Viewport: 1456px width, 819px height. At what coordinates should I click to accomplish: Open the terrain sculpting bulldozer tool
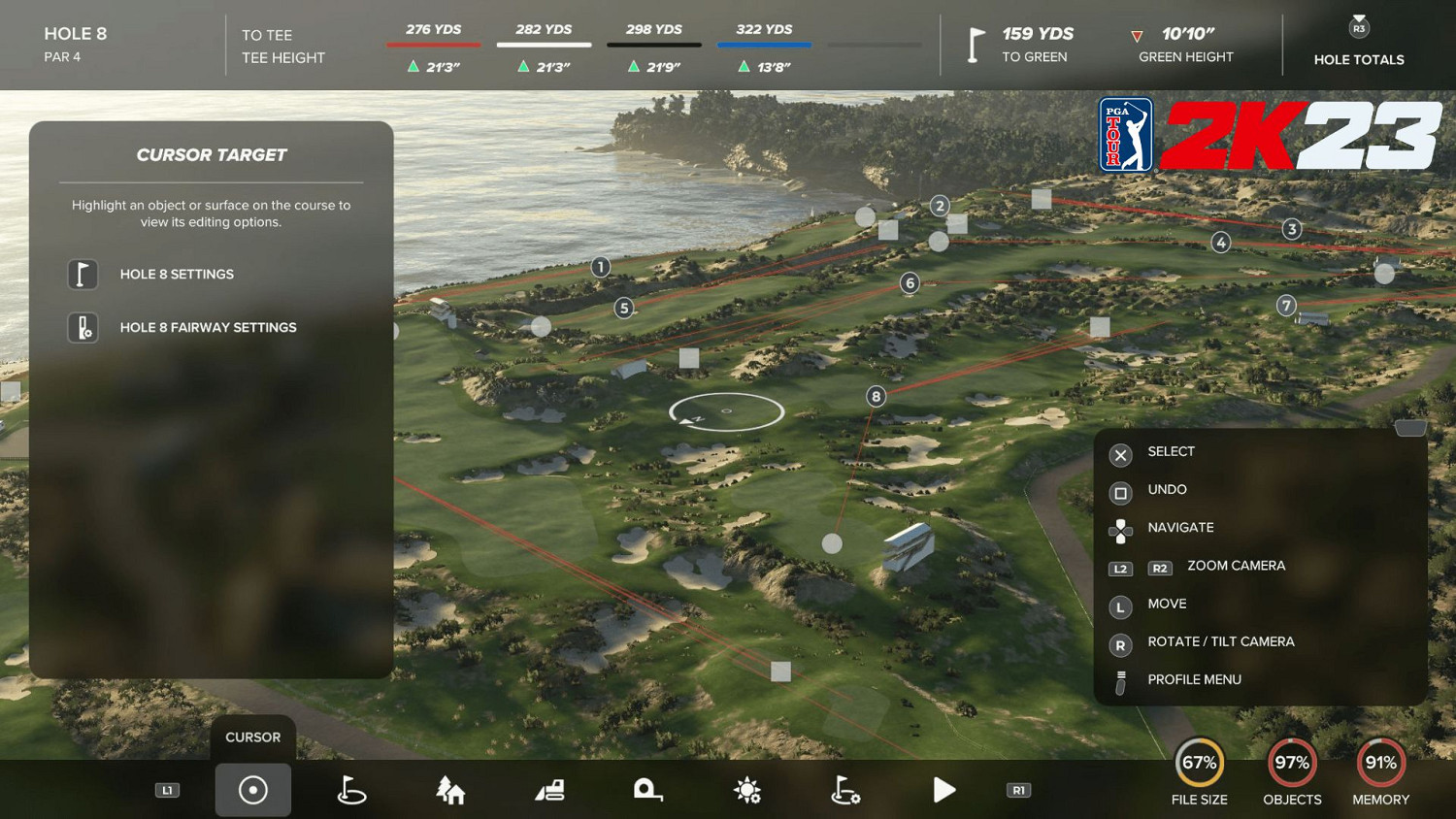549,789
